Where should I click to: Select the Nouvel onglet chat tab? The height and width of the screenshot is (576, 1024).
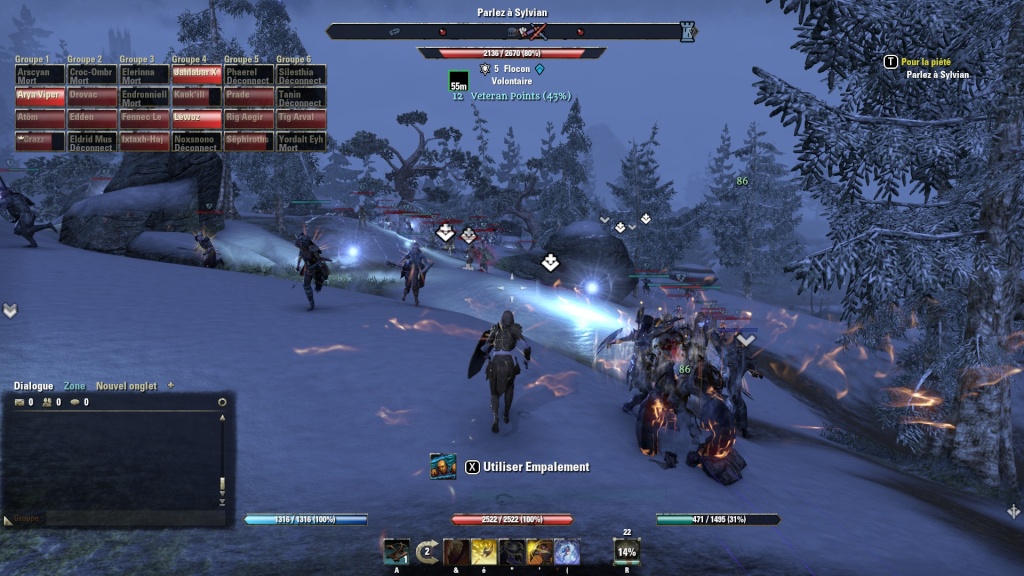pyautogui.click(x=126, y=386)
